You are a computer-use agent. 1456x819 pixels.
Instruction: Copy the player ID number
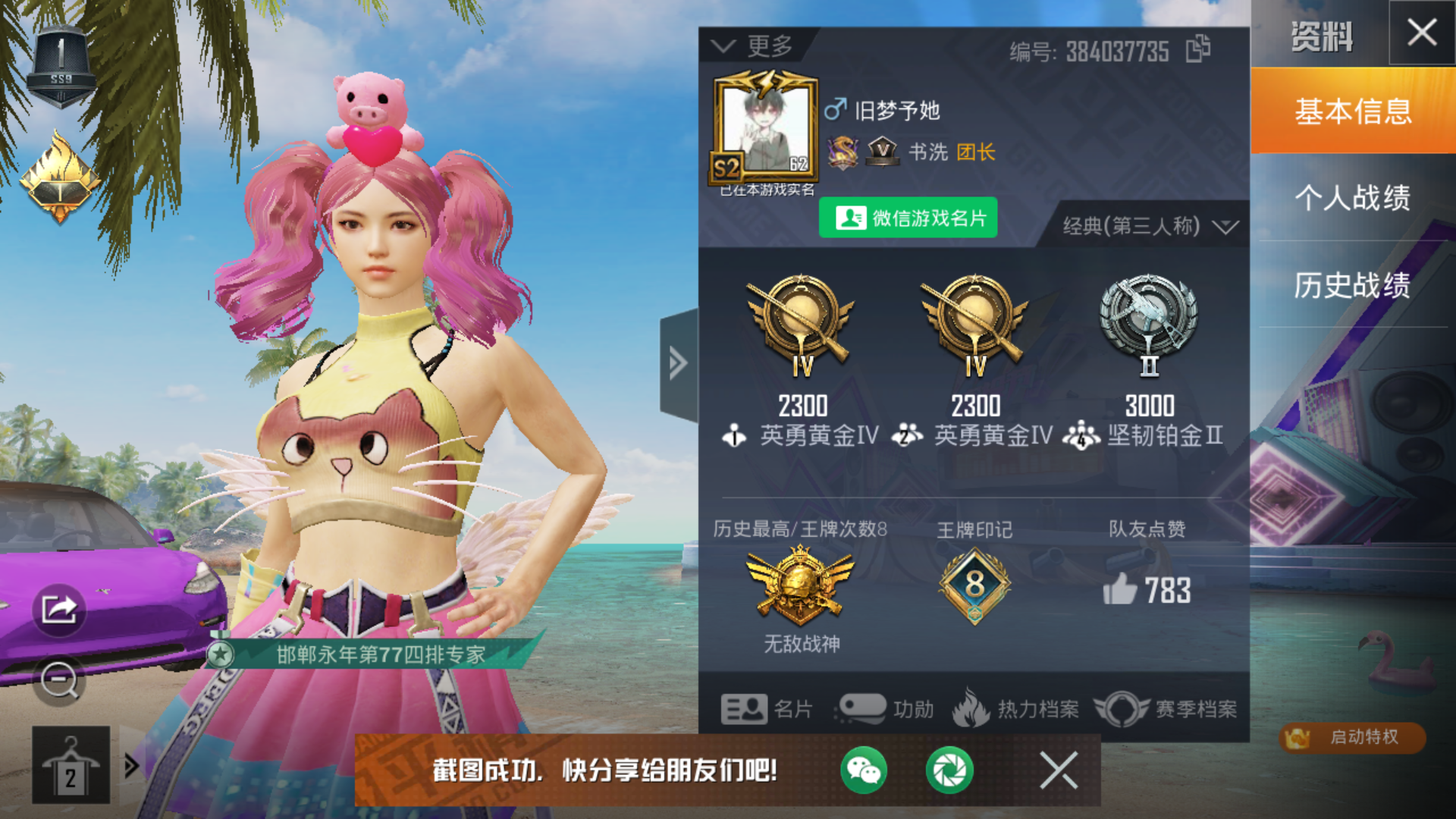coord(1198,49)
